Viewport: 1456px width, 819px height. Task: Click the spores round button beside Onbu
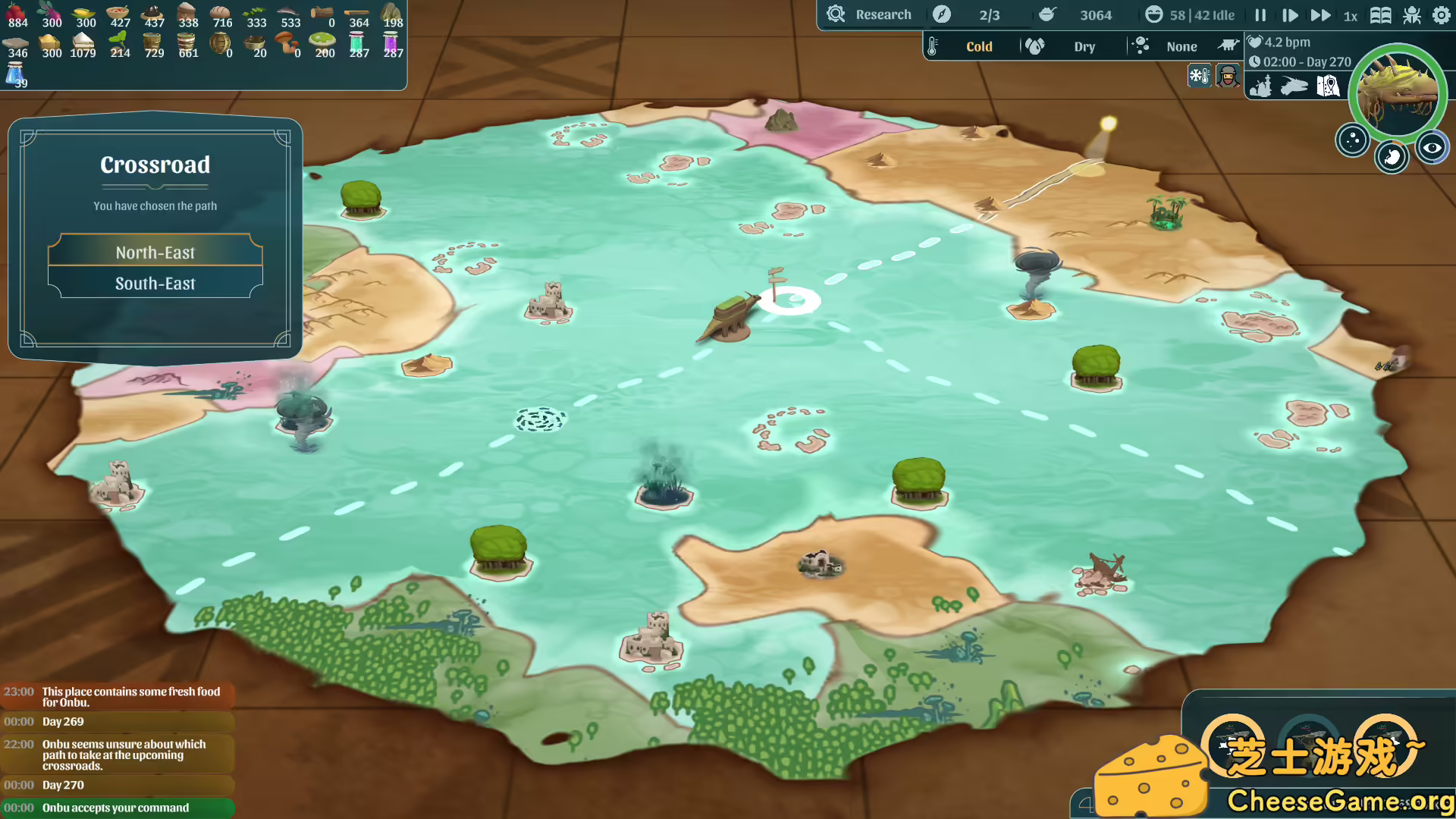[x=1352, y=140]
